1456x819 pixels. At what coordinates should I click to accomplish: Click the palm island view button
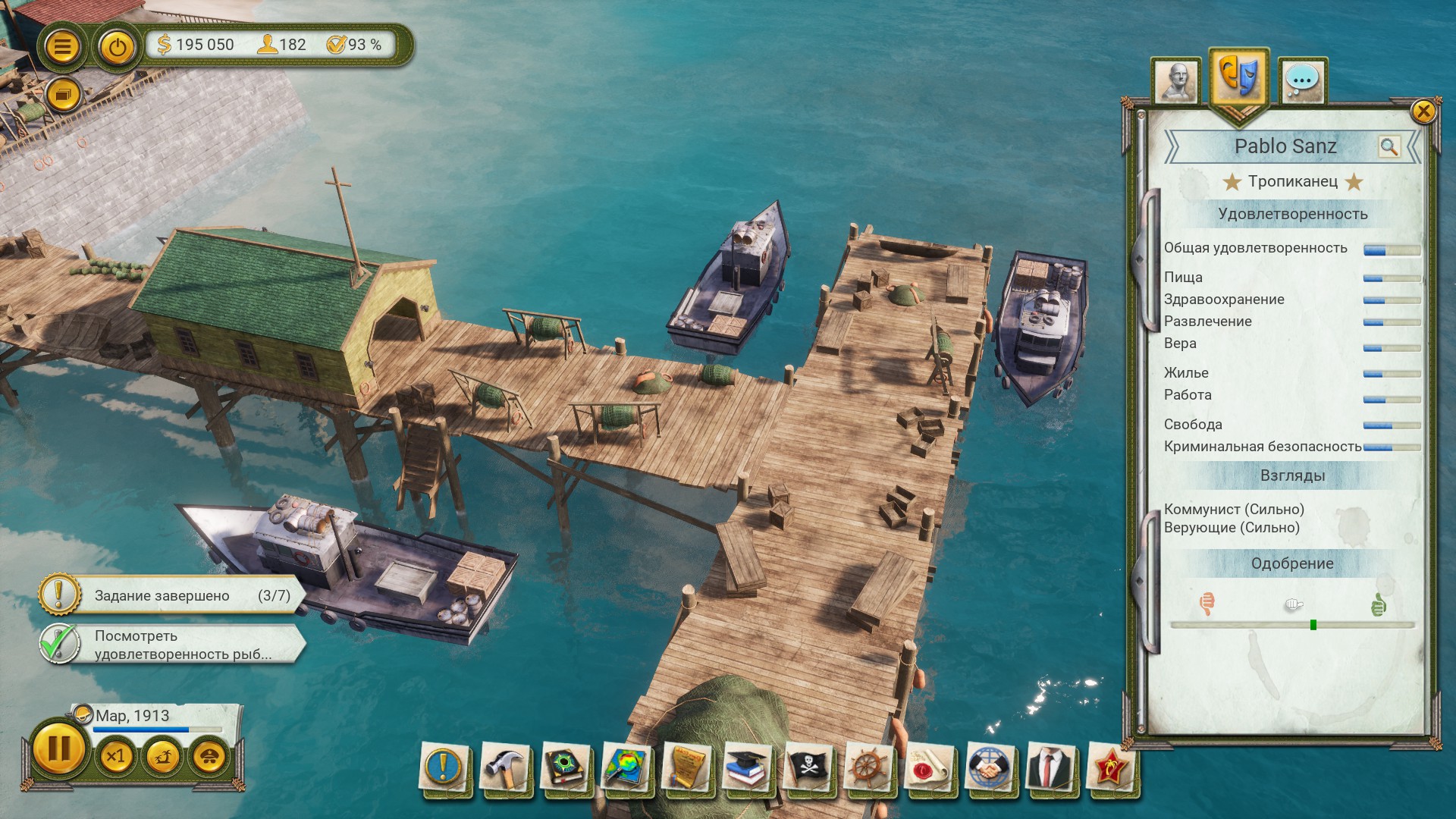[162, 756]
